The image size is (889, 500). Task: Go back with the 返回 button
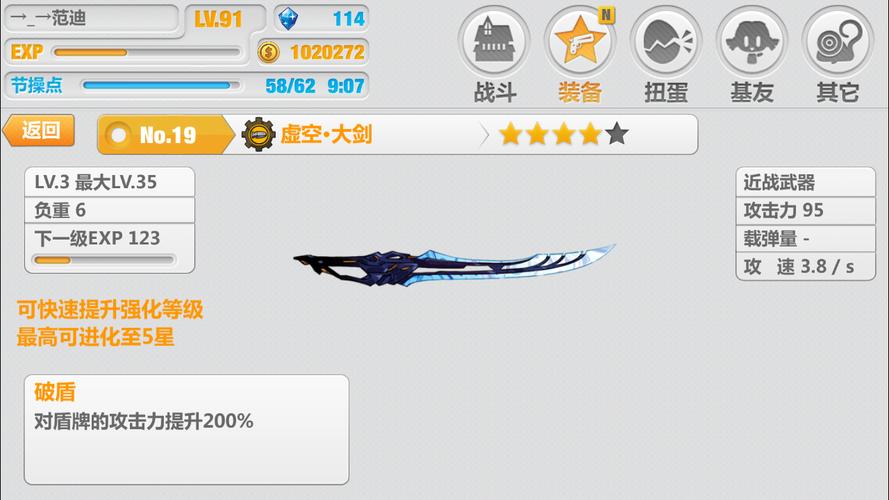point(40,130)
